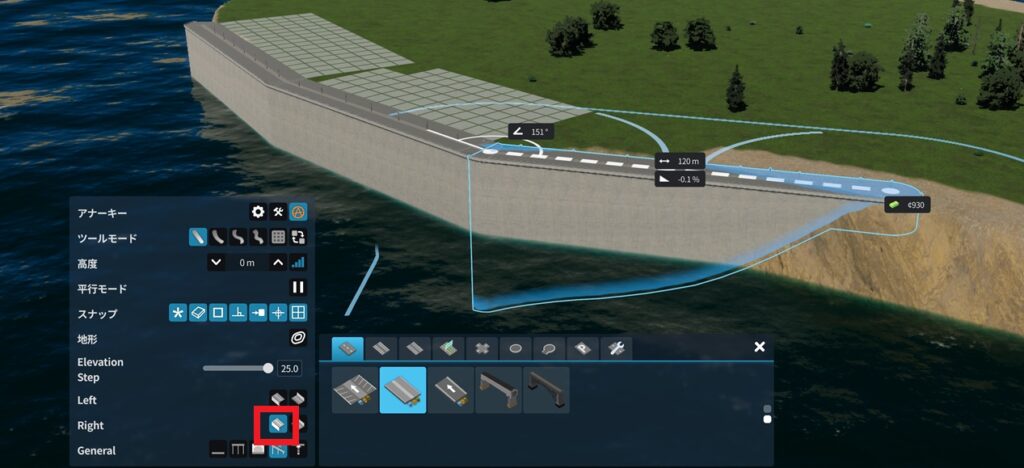Choose the grid tool mode

point(278,238)
